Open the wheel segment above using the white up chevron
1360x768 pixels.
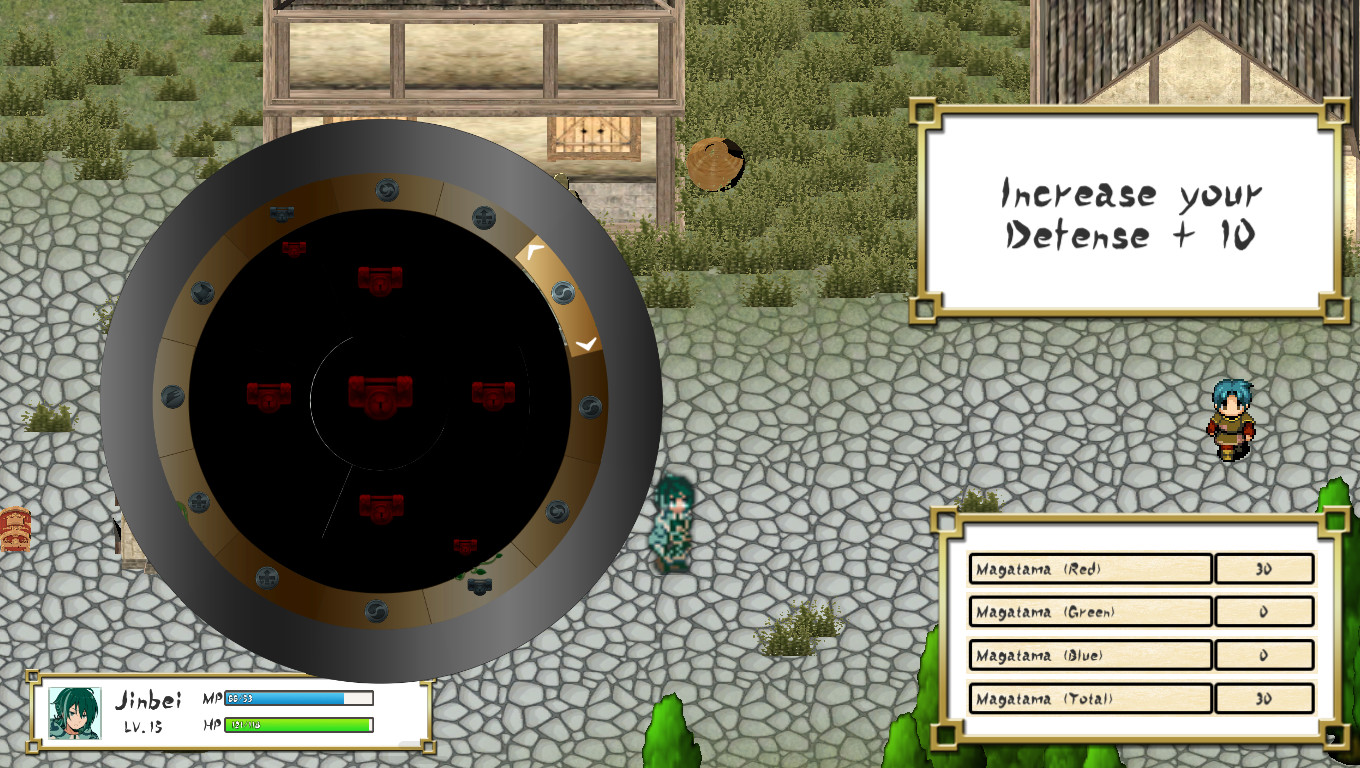(x=532, y=250)
